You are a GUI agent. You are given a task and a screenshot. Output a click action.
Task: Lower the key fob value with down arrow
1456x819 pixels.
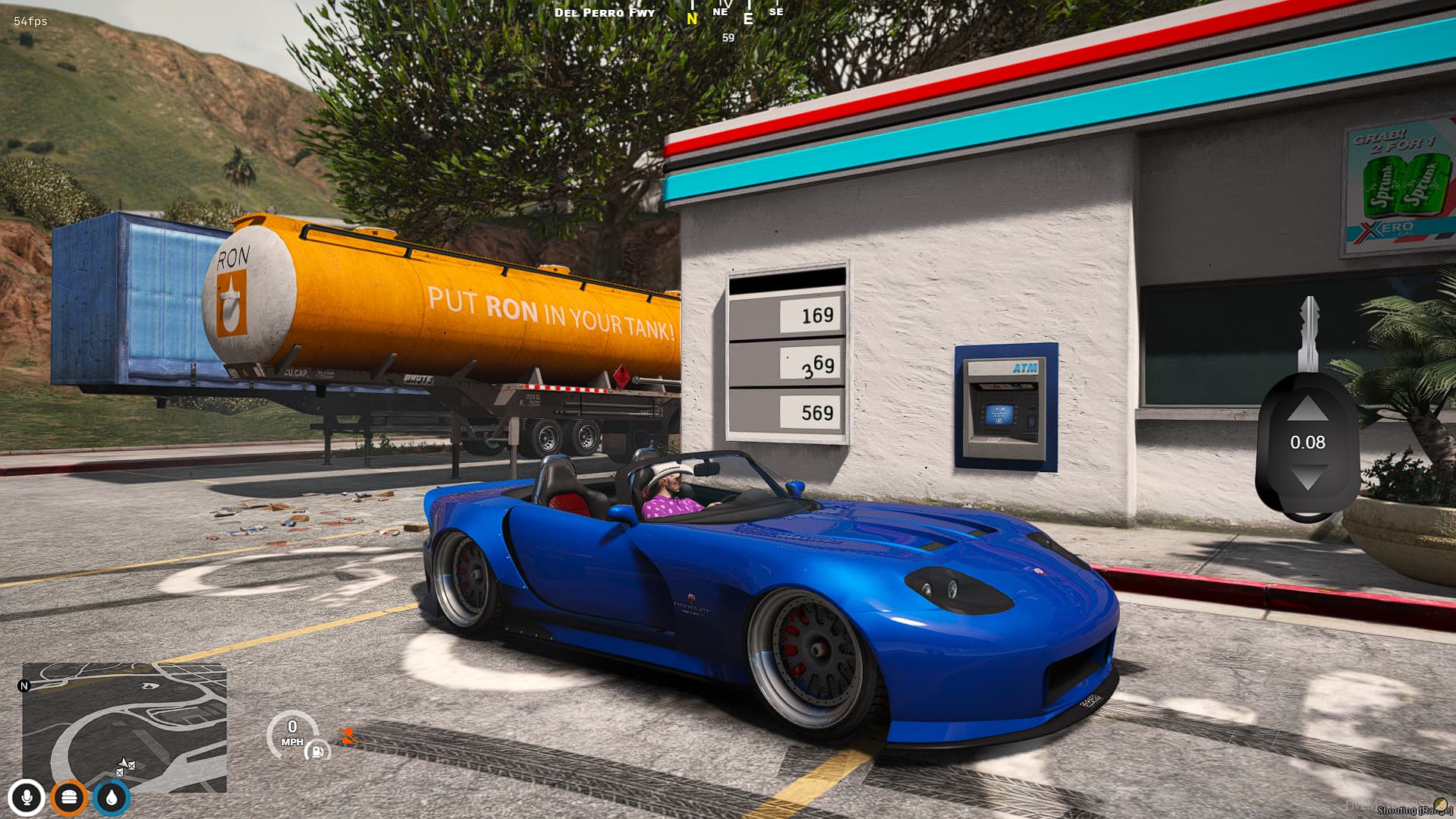(x=1307, y=478)
